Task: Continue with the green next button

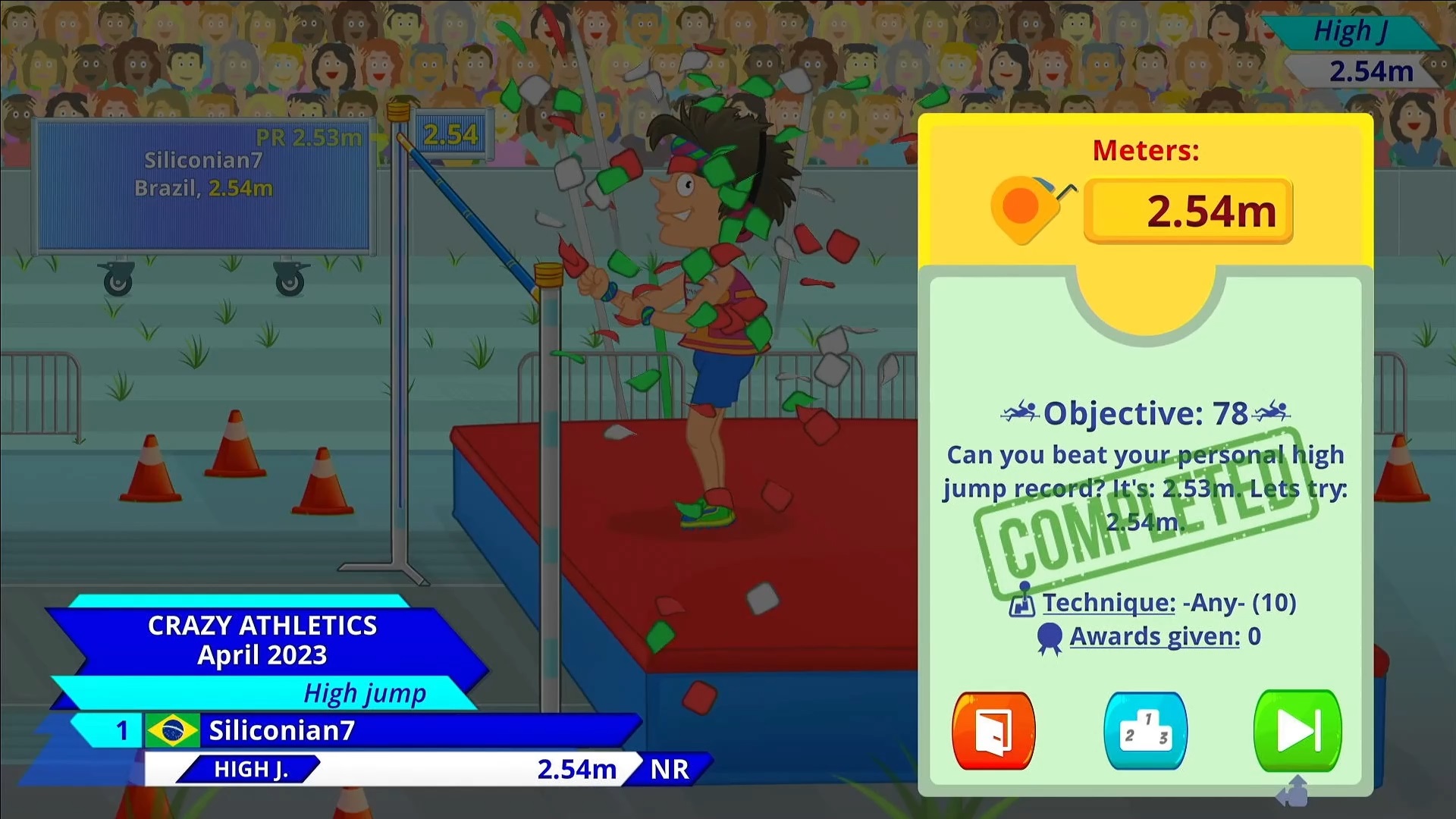Action: point(1298,731)
